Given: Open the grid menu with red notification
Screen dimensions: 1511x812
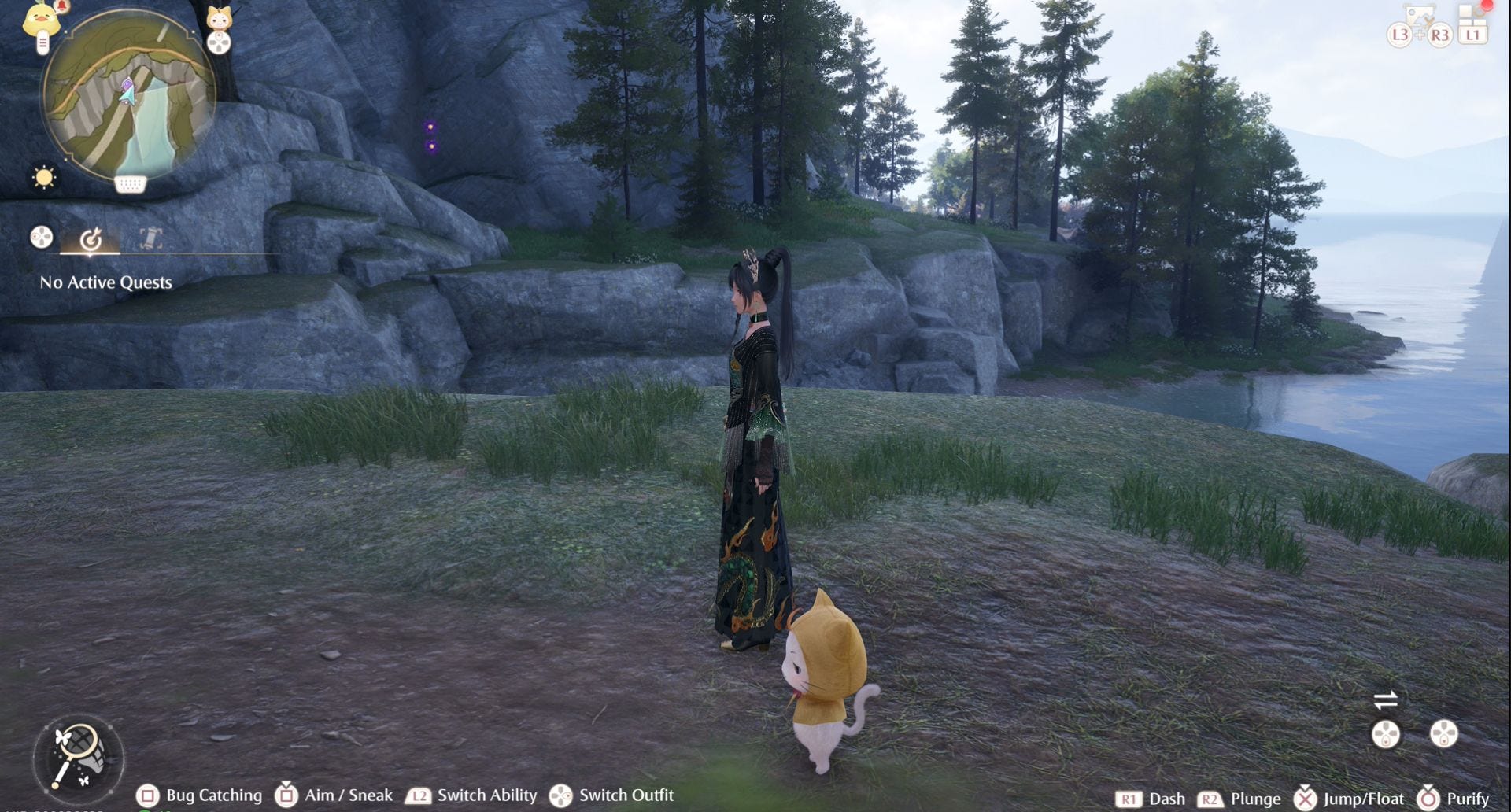Looking at the screenshot, I should (1472, 19).
